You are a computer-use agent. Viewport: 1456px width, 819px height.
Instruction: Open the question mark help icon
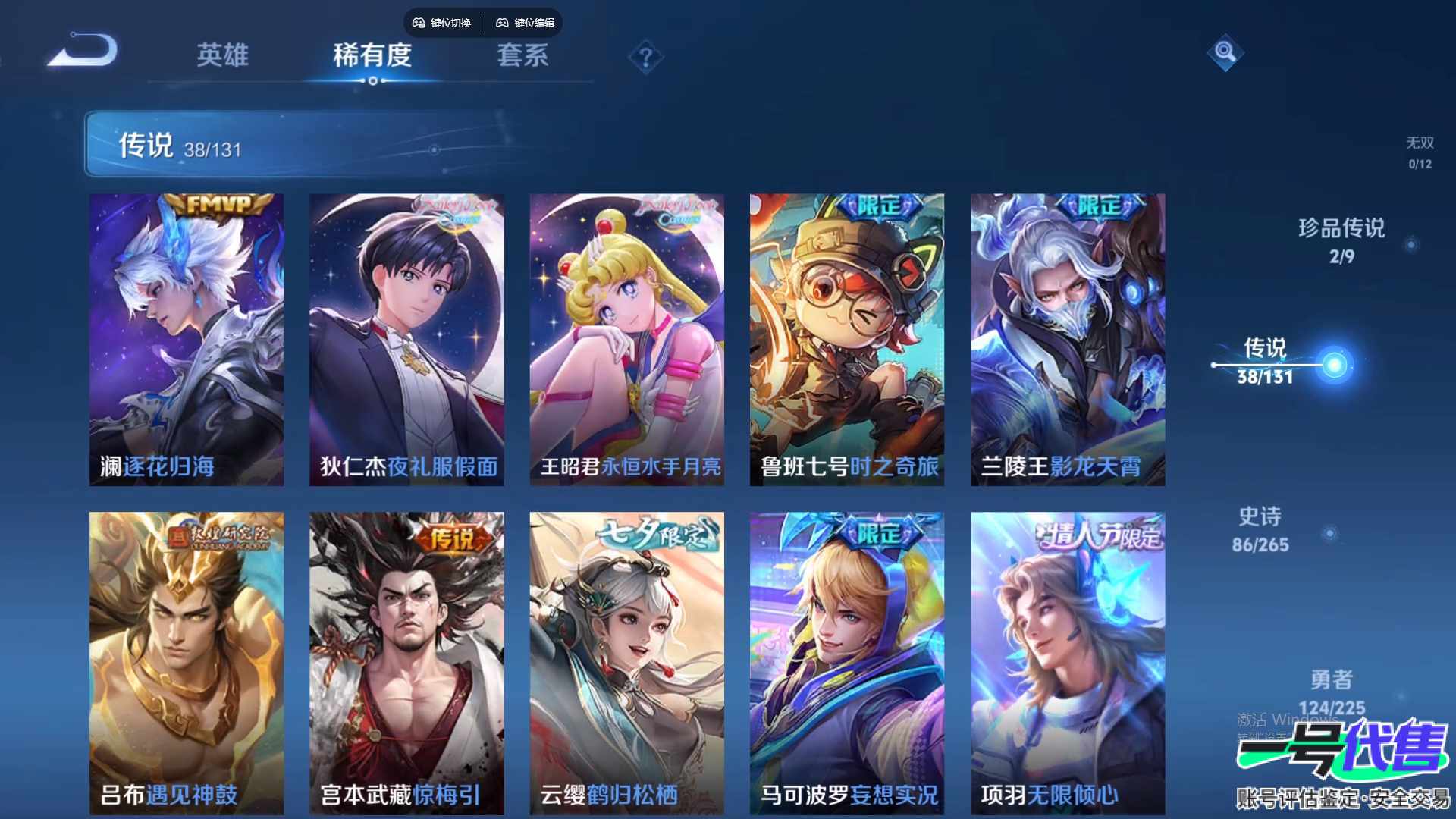645,57
